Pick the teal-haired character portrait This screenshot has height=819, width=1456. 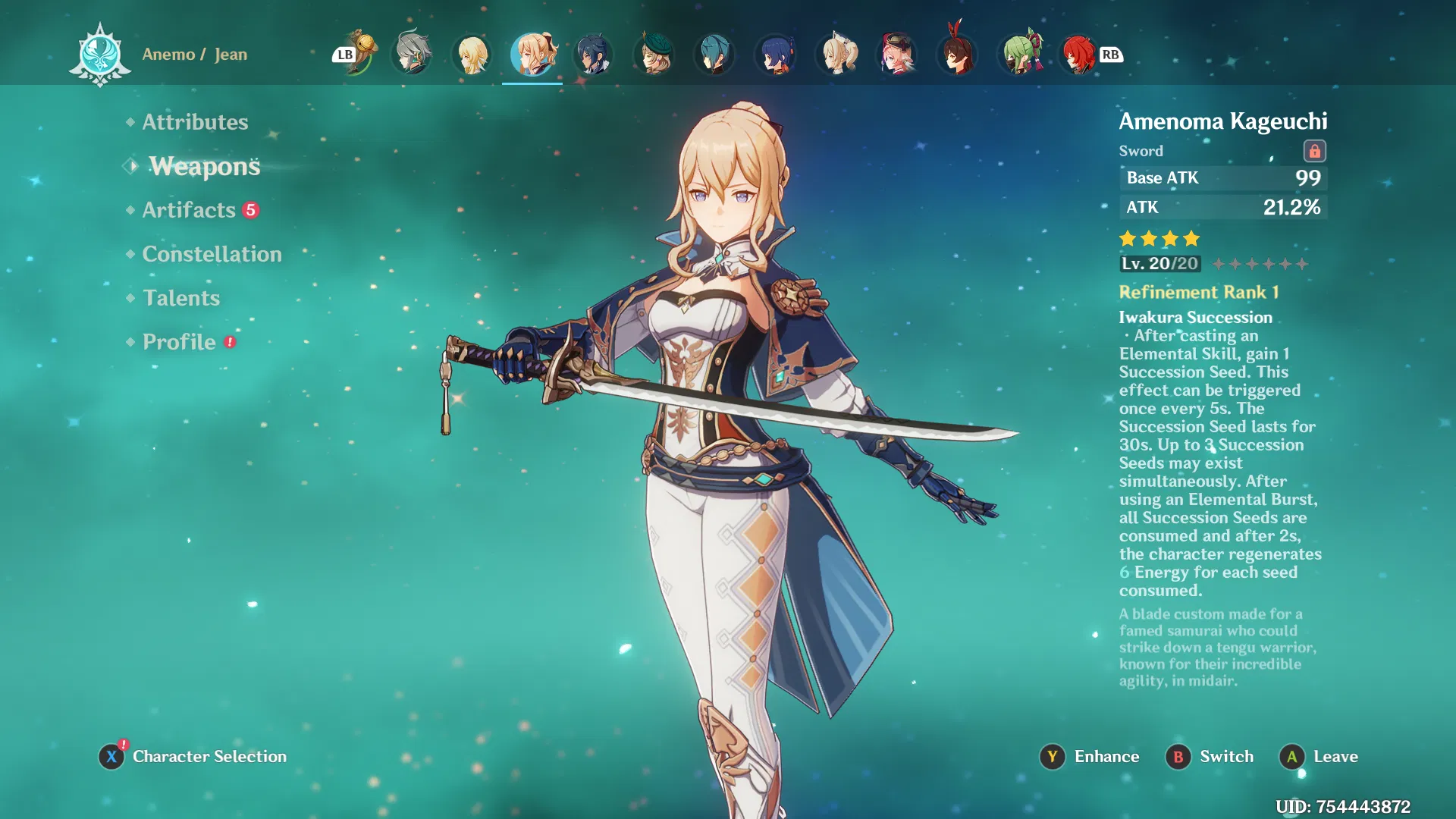714,55
